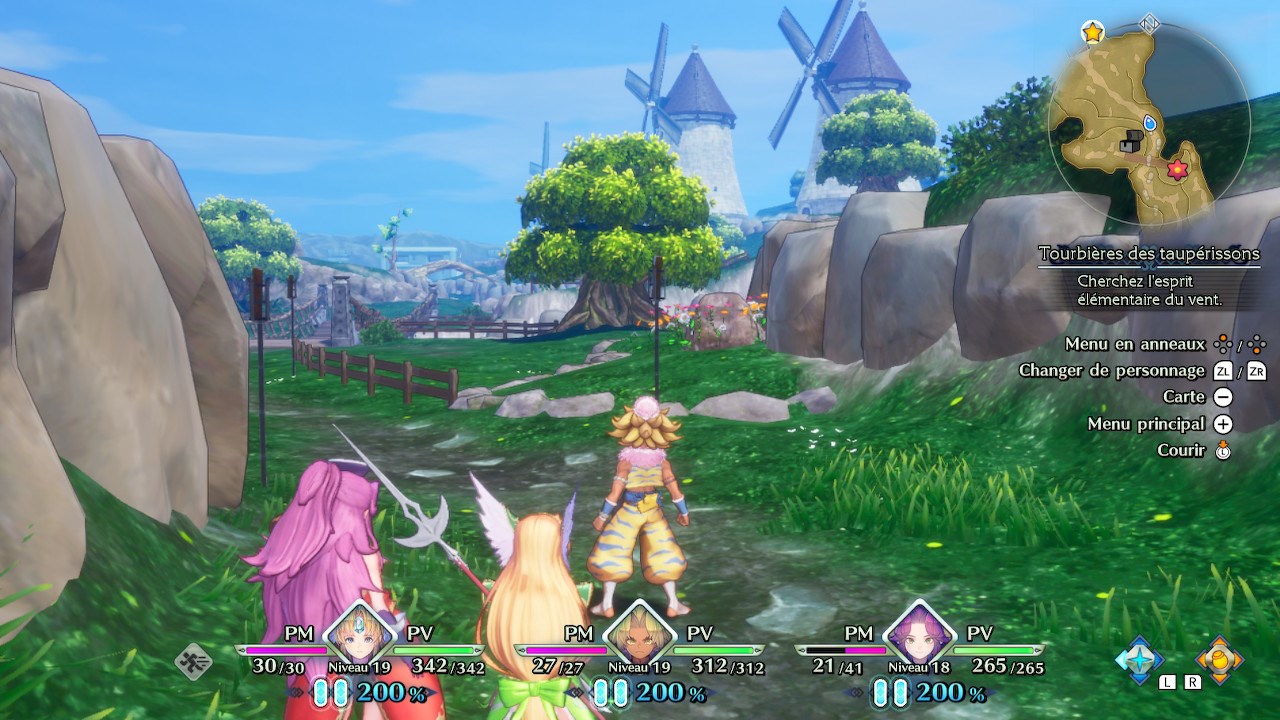Pick the purple-haired character portrait

click(x=917, y=631)
